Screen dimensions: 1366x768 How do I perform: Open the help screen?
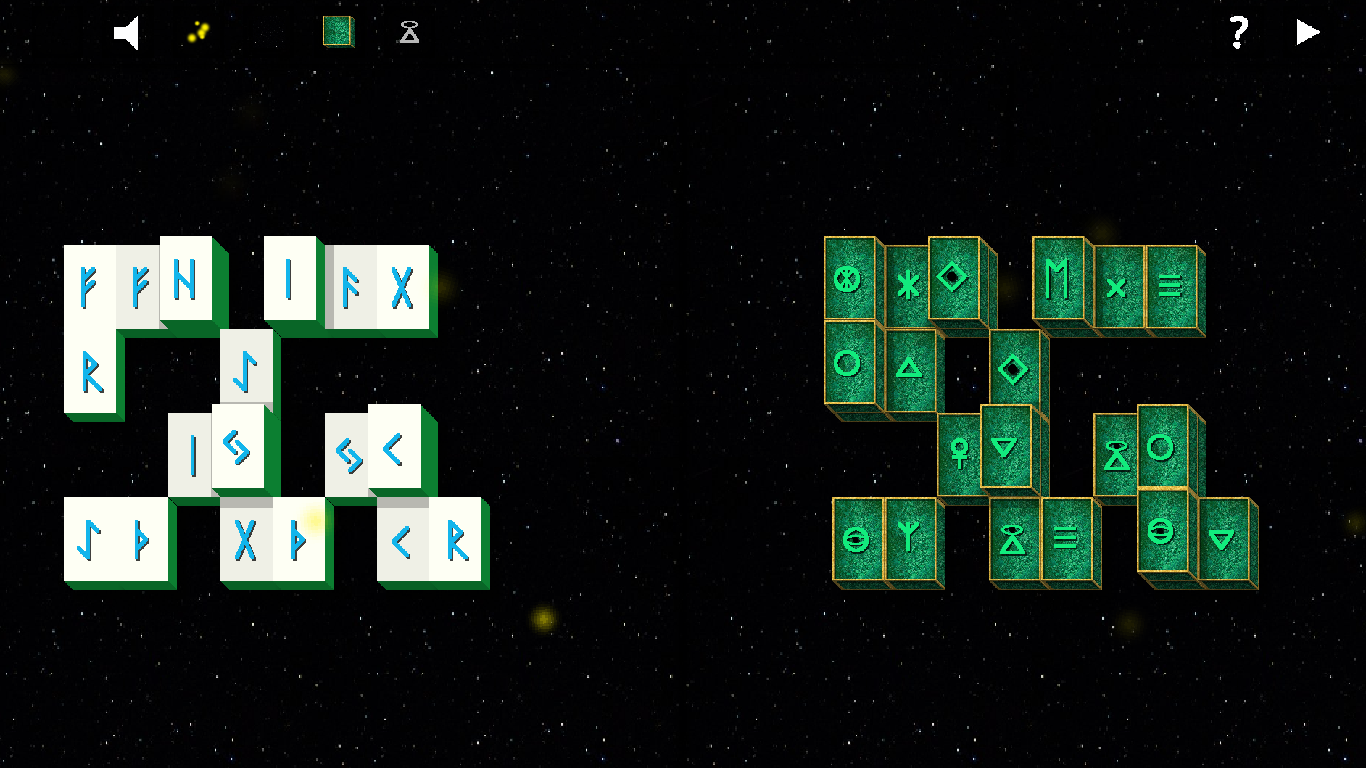tap(1240, 32)
